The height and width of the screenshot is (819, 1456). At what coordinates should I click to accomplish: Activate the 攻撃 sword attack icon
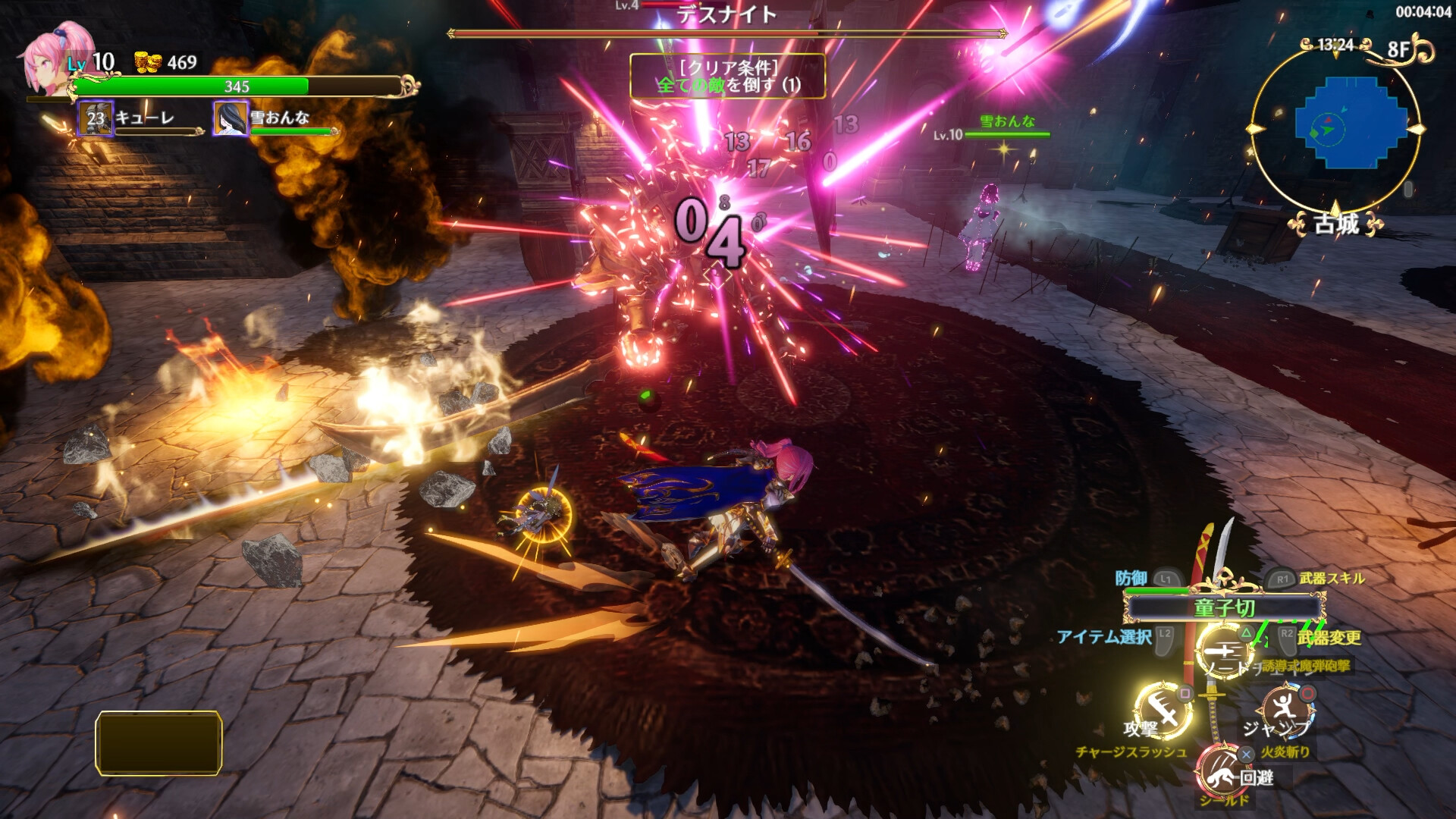pyautogui.click(x=1164, y=710)
